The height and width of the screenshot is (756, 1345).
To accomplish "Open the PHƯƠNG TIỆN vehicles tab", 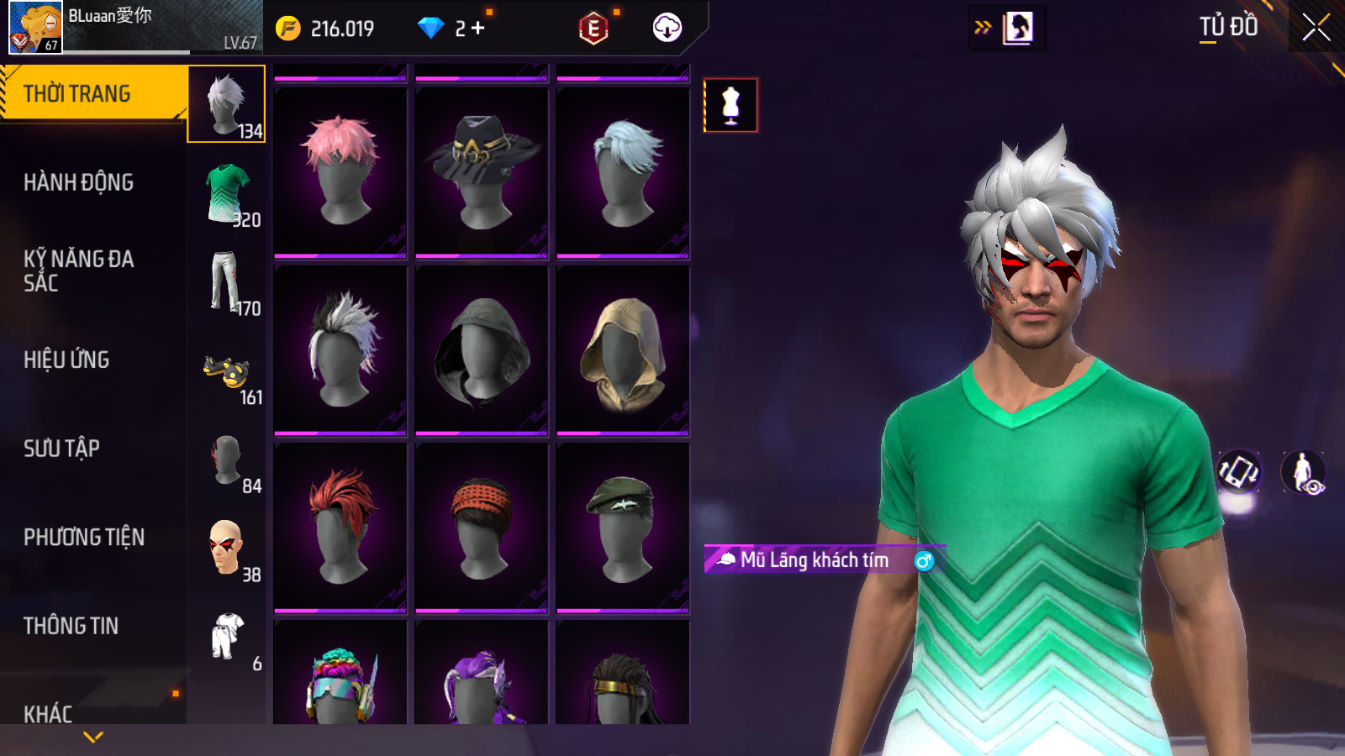I will pyautogui.click(x=84, y=537).
